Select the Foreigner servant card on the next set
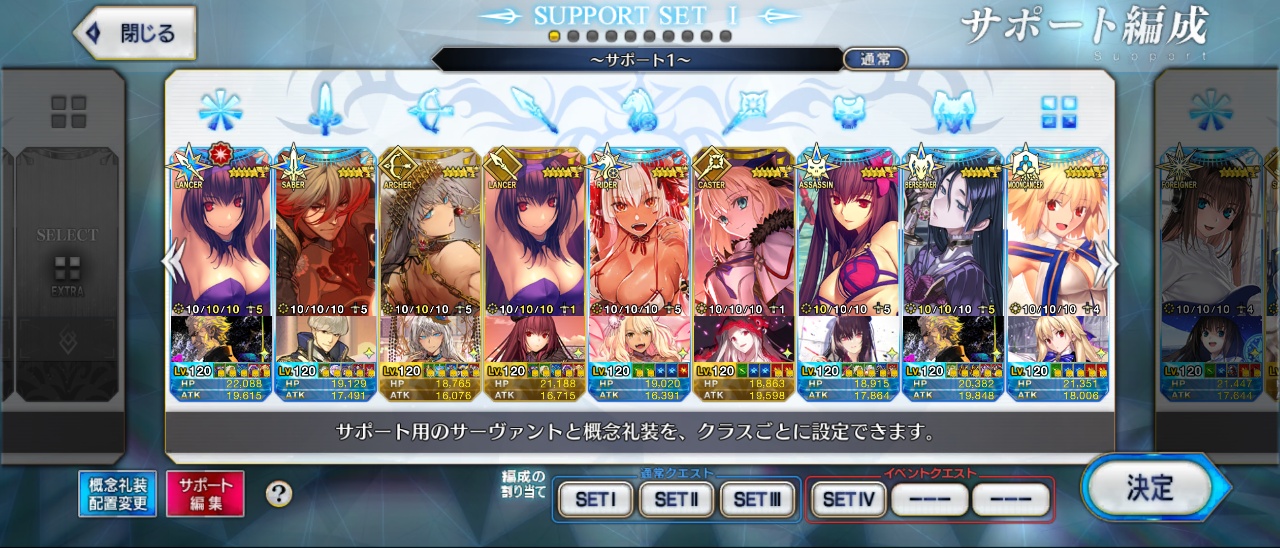 pyautogui.click(x=1207, y=240)
